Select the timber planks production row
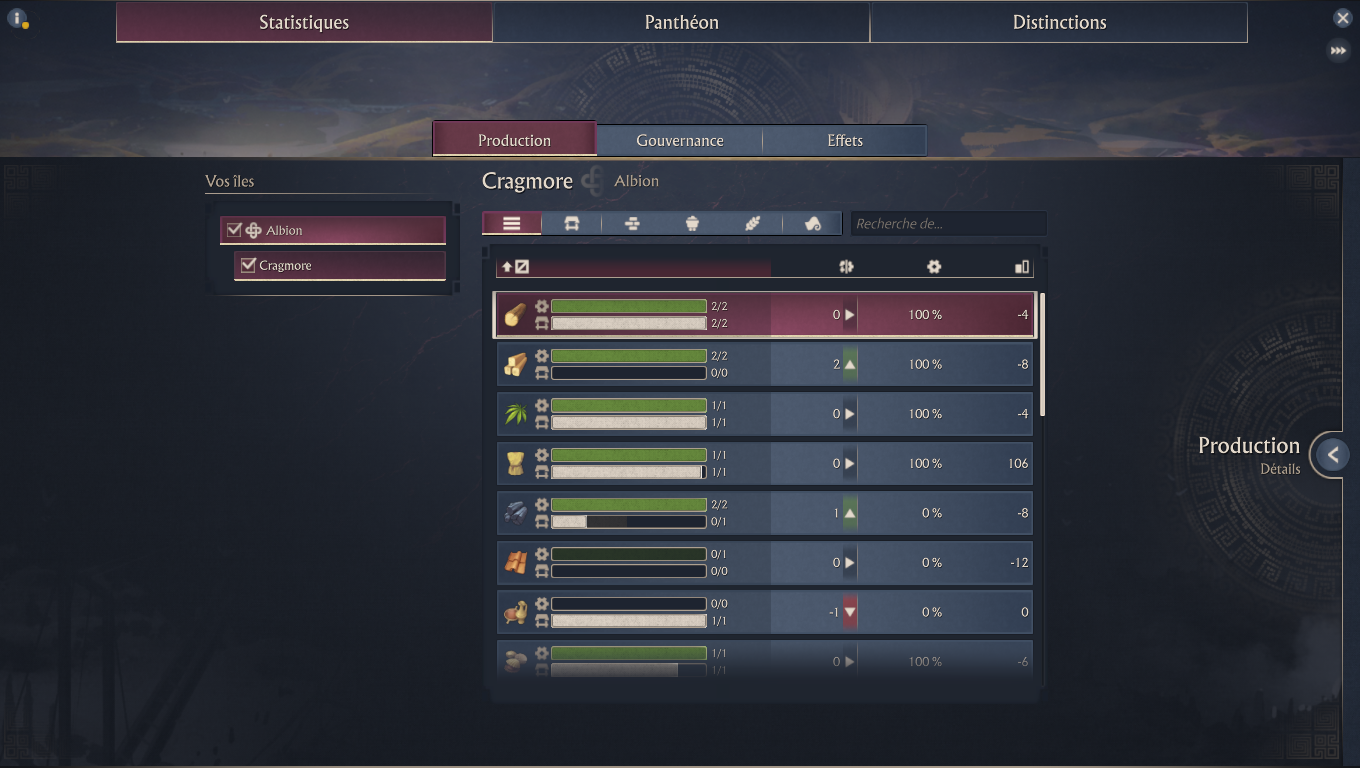 pos(765,364)
